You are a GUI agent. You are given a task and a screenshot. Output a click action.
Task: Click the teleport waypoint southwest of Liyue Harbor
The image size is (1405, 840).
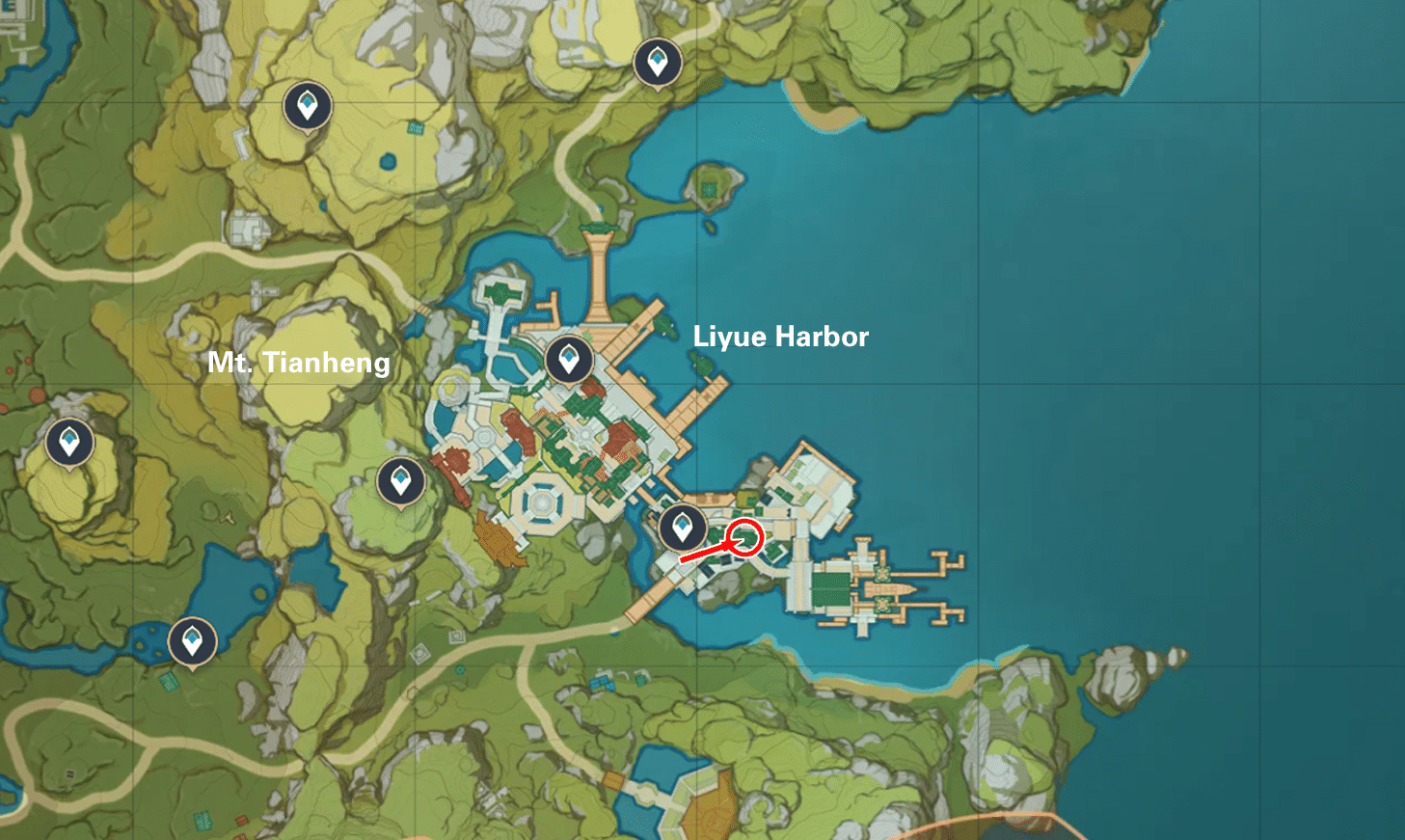(x=399, y=479)
